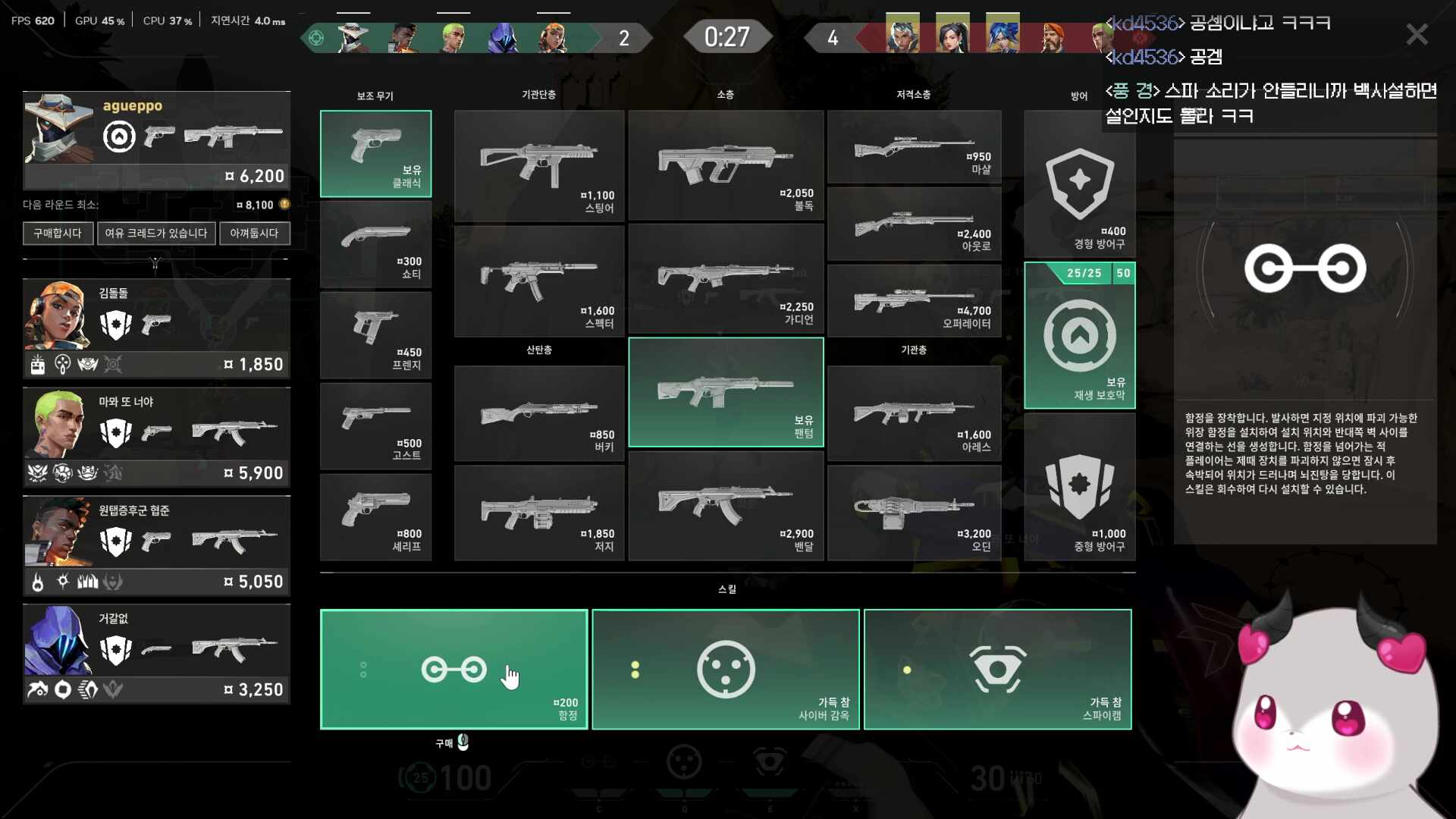The image size is (1456, 819).
Task: Click the '구매합시다' team request button
Action: pyautogui.click(x=58, y=234)
